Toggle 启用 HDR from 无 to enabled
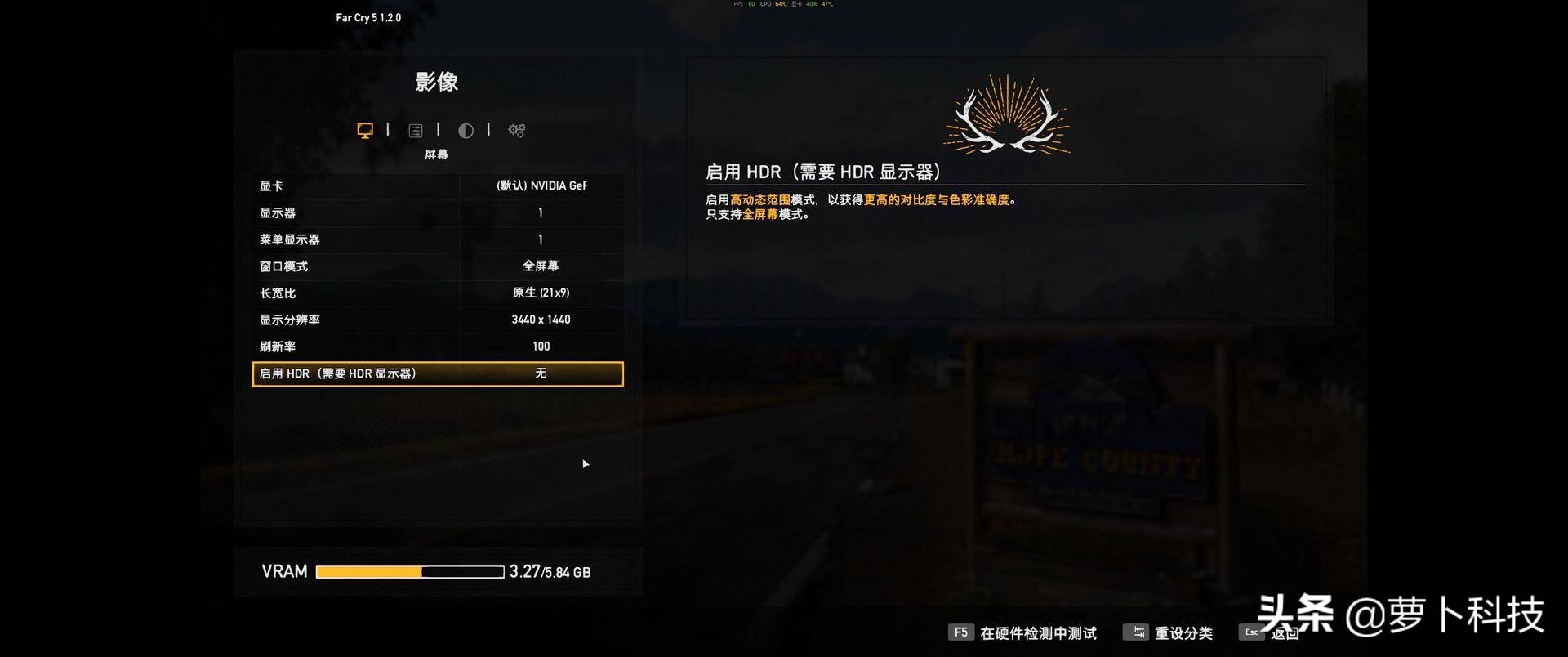Screen dimensions: 1568x657 pyautogui.click(x=541, y=373)
